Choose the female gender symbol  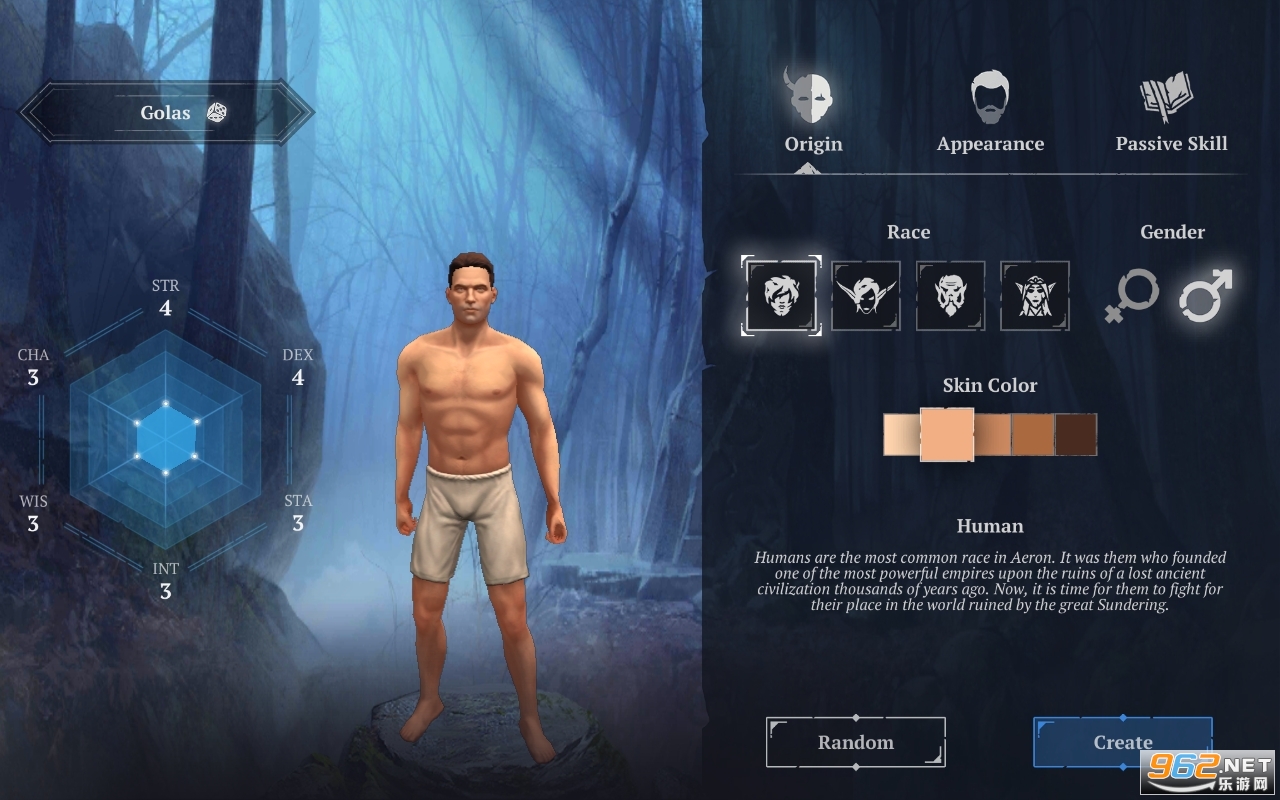1131,297
